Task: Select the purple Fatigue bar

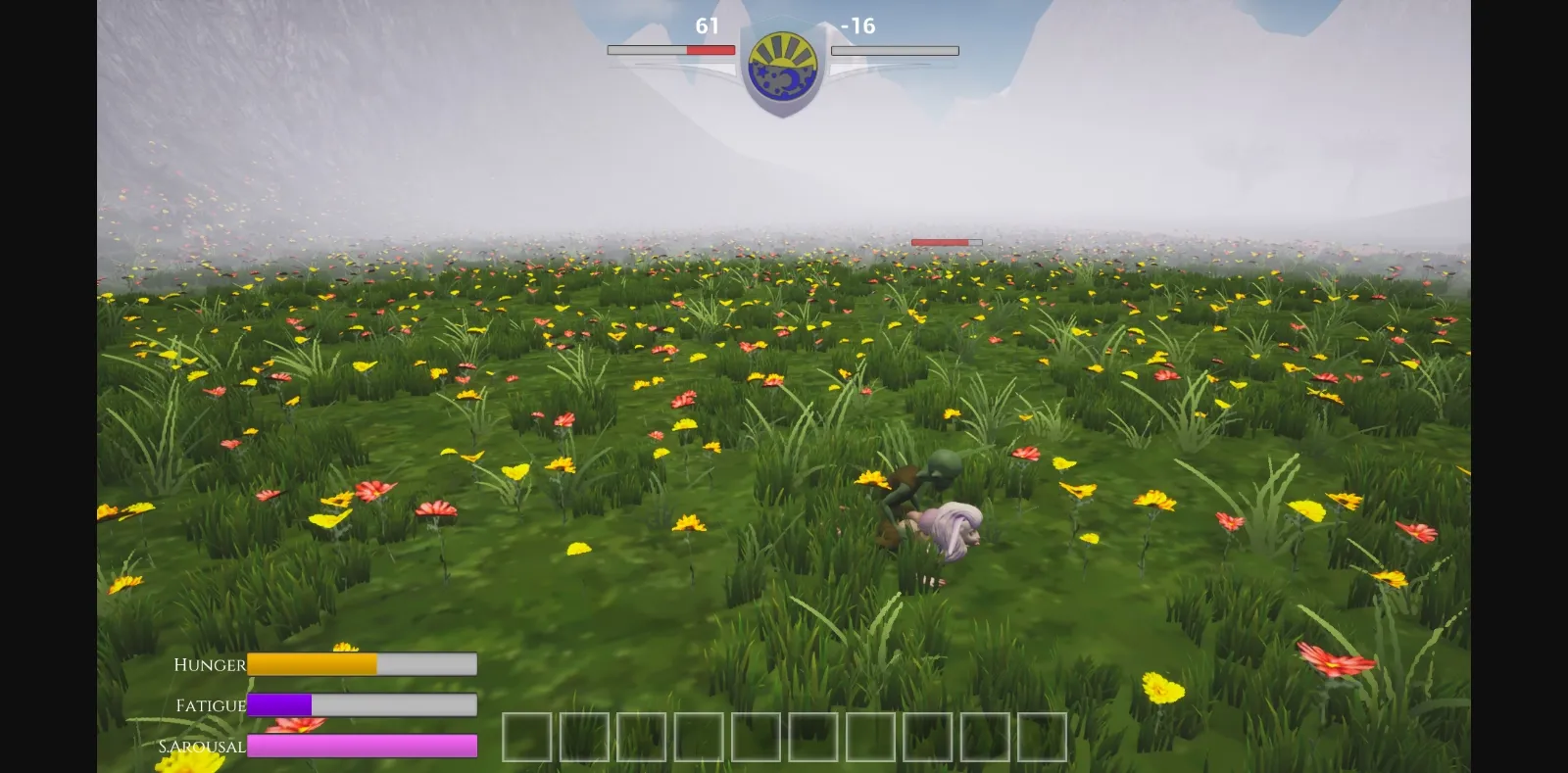Action: (280, 704)
